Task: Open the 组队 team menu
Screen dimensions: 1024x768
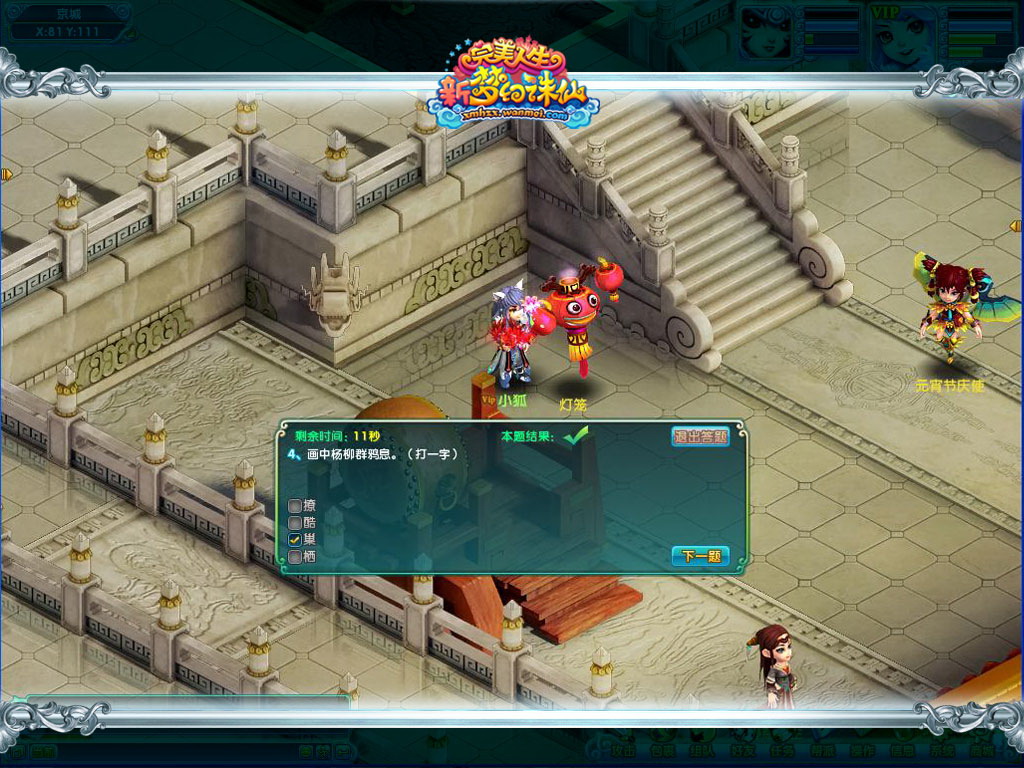Action: click(699, 749)
